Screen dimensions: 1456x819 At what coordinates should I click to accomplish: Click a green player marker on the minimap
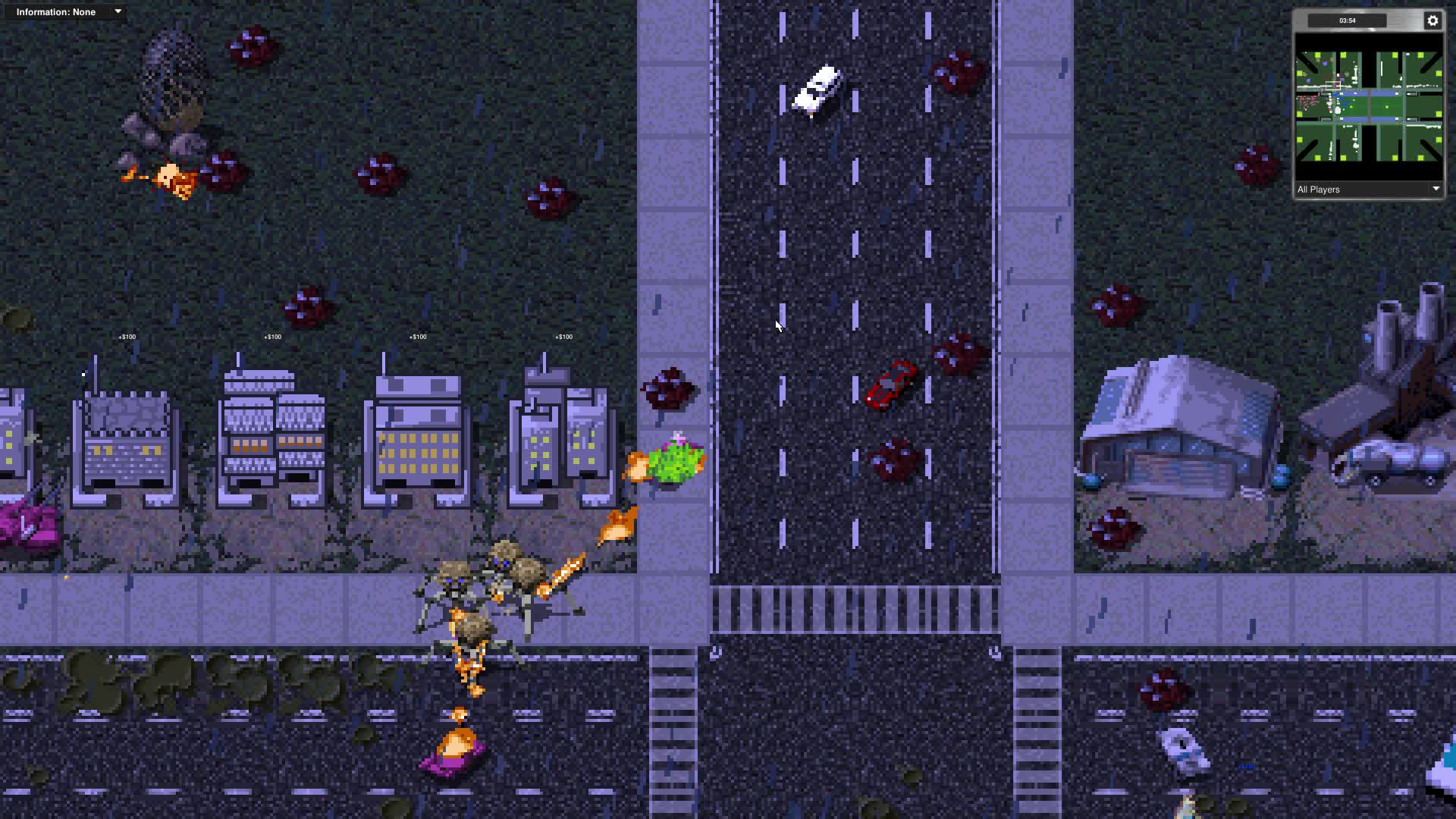[1317, 55]
